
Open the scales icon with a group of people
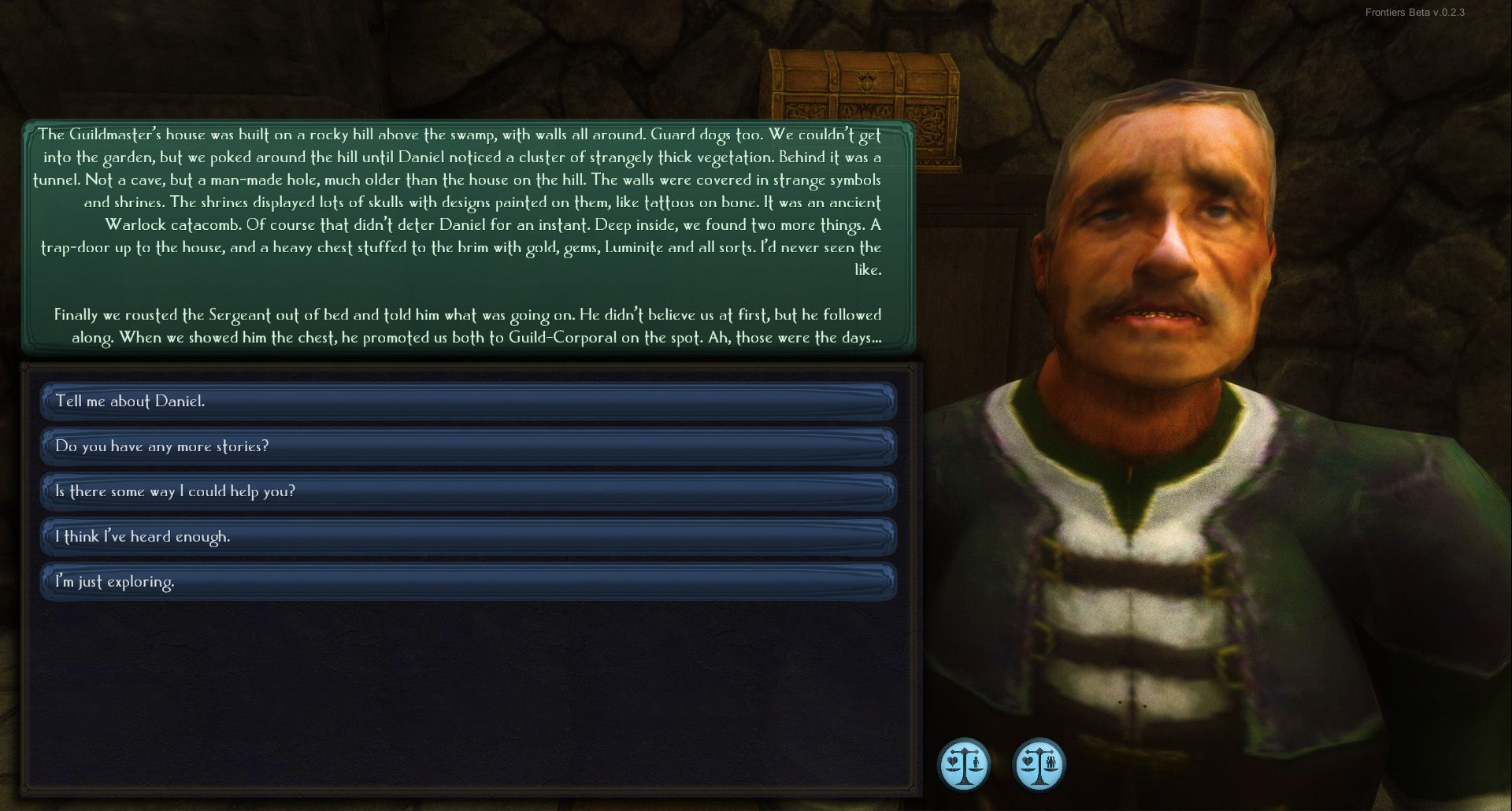coord(1039,765)
